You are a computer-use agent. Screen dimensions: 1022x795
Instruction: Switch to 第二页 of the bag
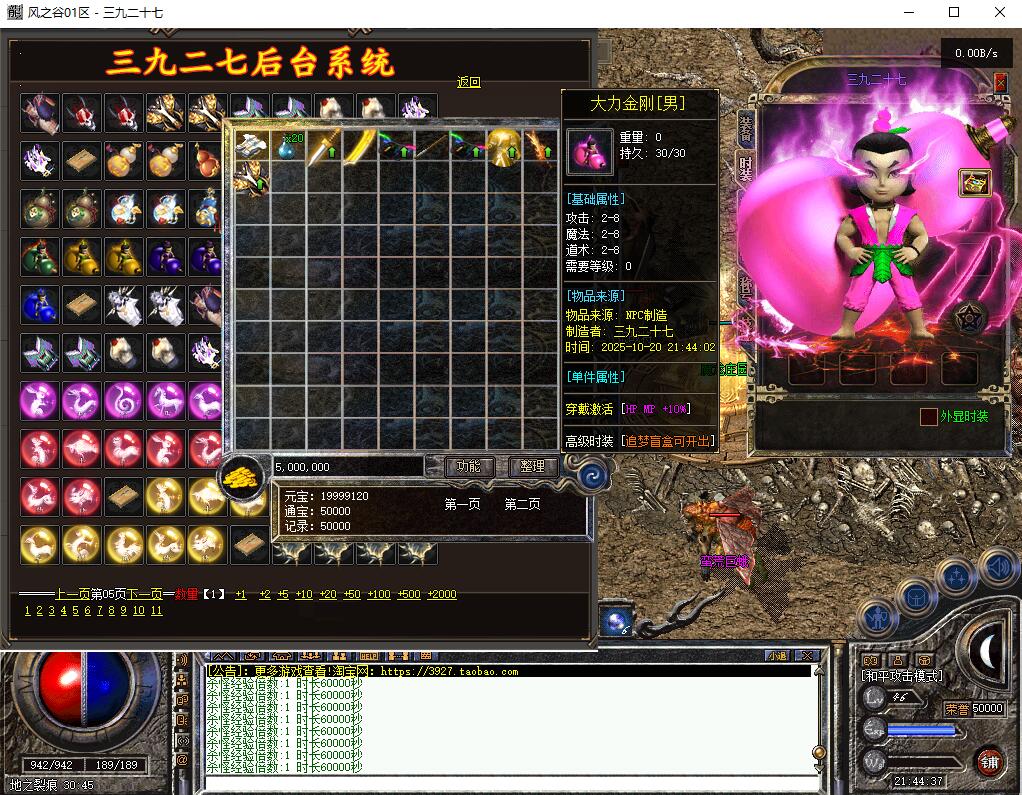522,504
